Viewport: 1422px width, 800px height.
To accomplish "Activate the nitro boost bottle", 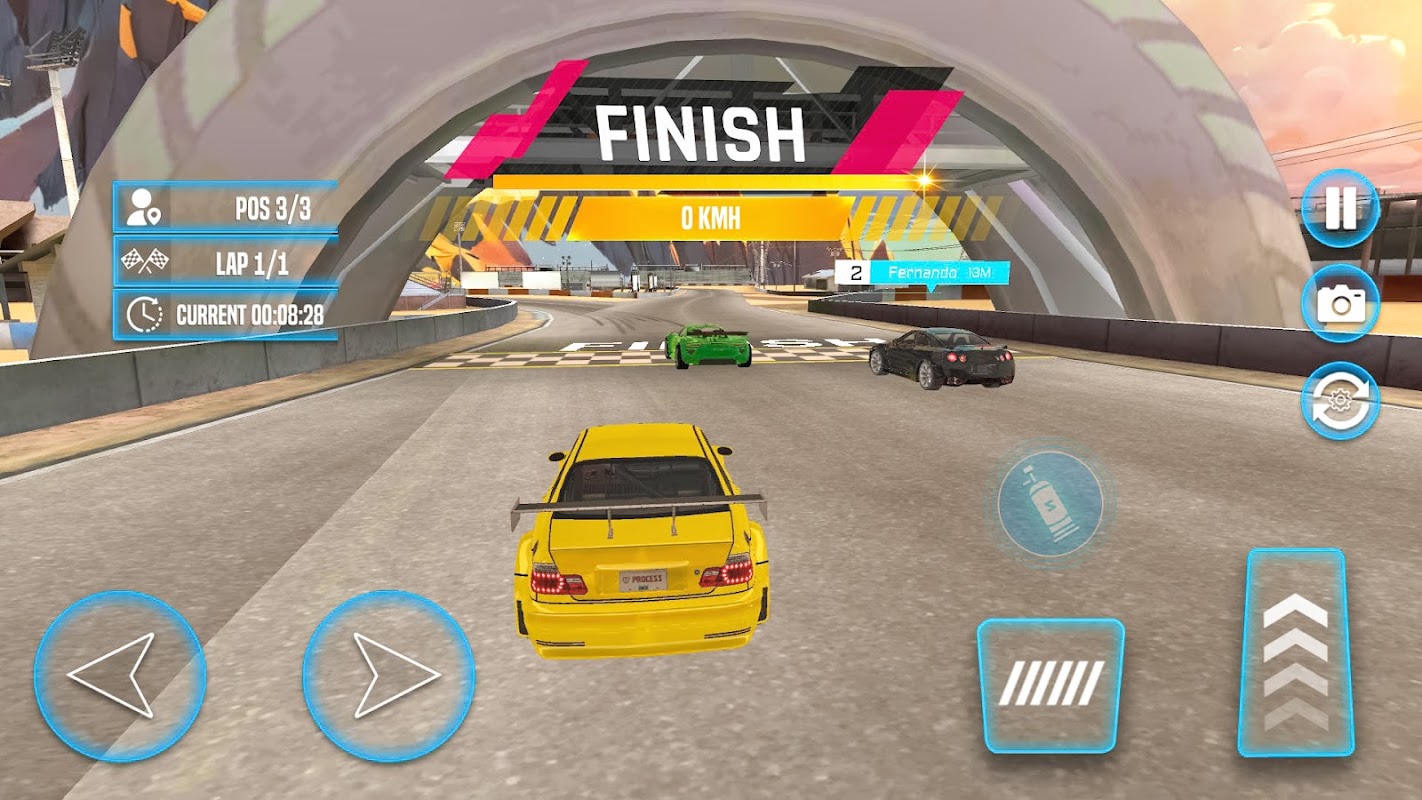I will pos(1050,503).
